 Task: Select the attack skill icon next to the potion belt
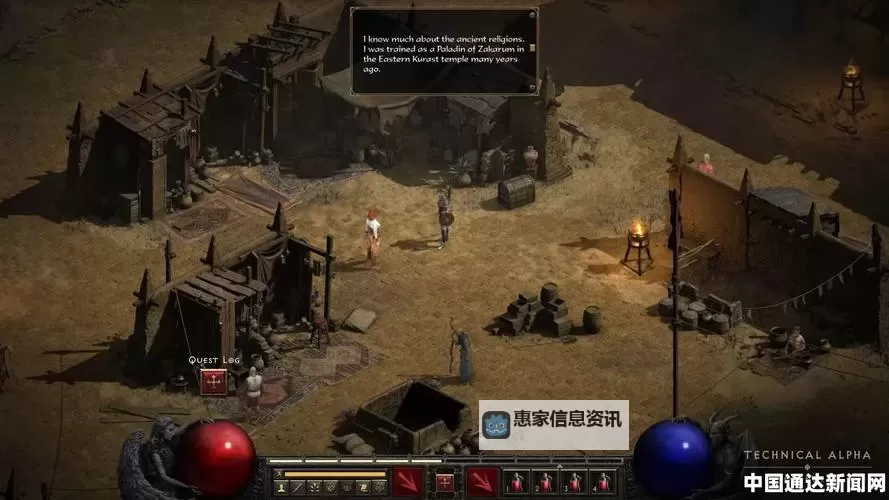(483, 482)
